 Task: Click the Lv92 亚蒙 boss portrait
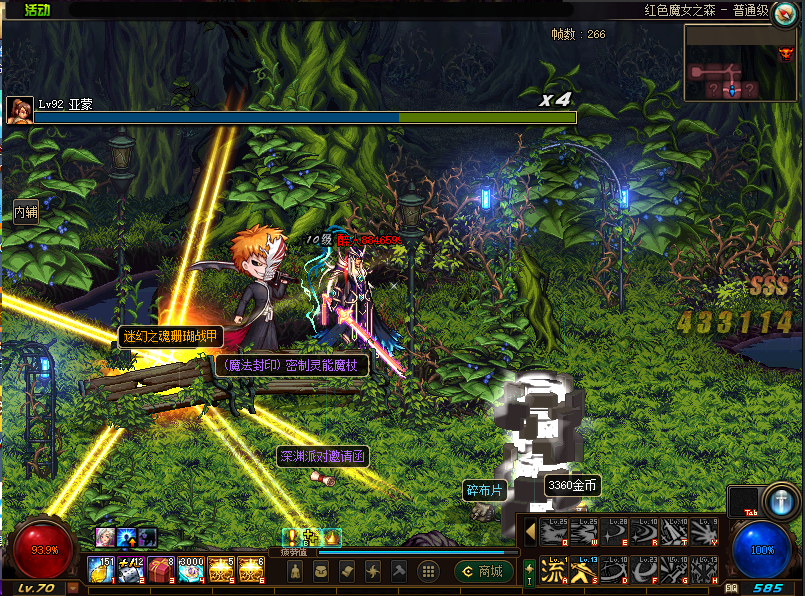point(18,109)
